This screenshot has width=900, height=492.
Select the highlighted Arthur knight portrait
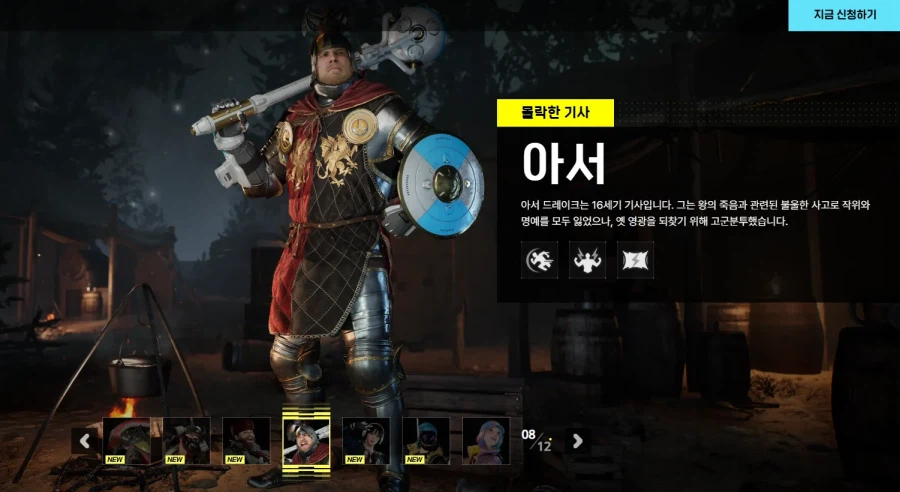click(x=306, y=440)
